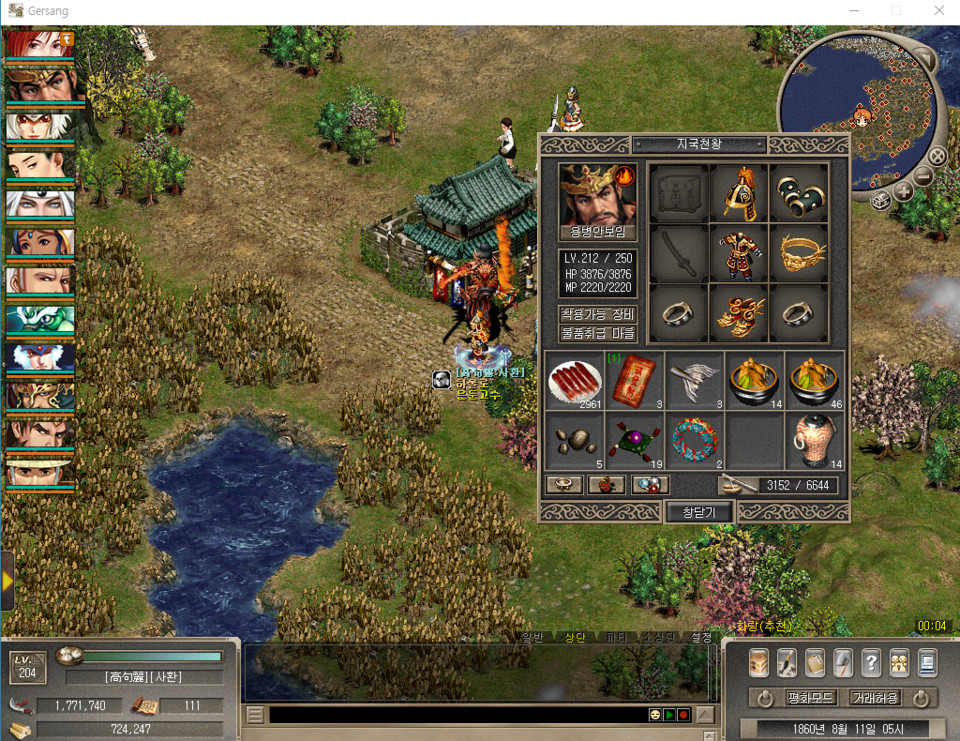The image size is (960, 741).
Task: Select the red talisman item
Action: pos(635,380)
